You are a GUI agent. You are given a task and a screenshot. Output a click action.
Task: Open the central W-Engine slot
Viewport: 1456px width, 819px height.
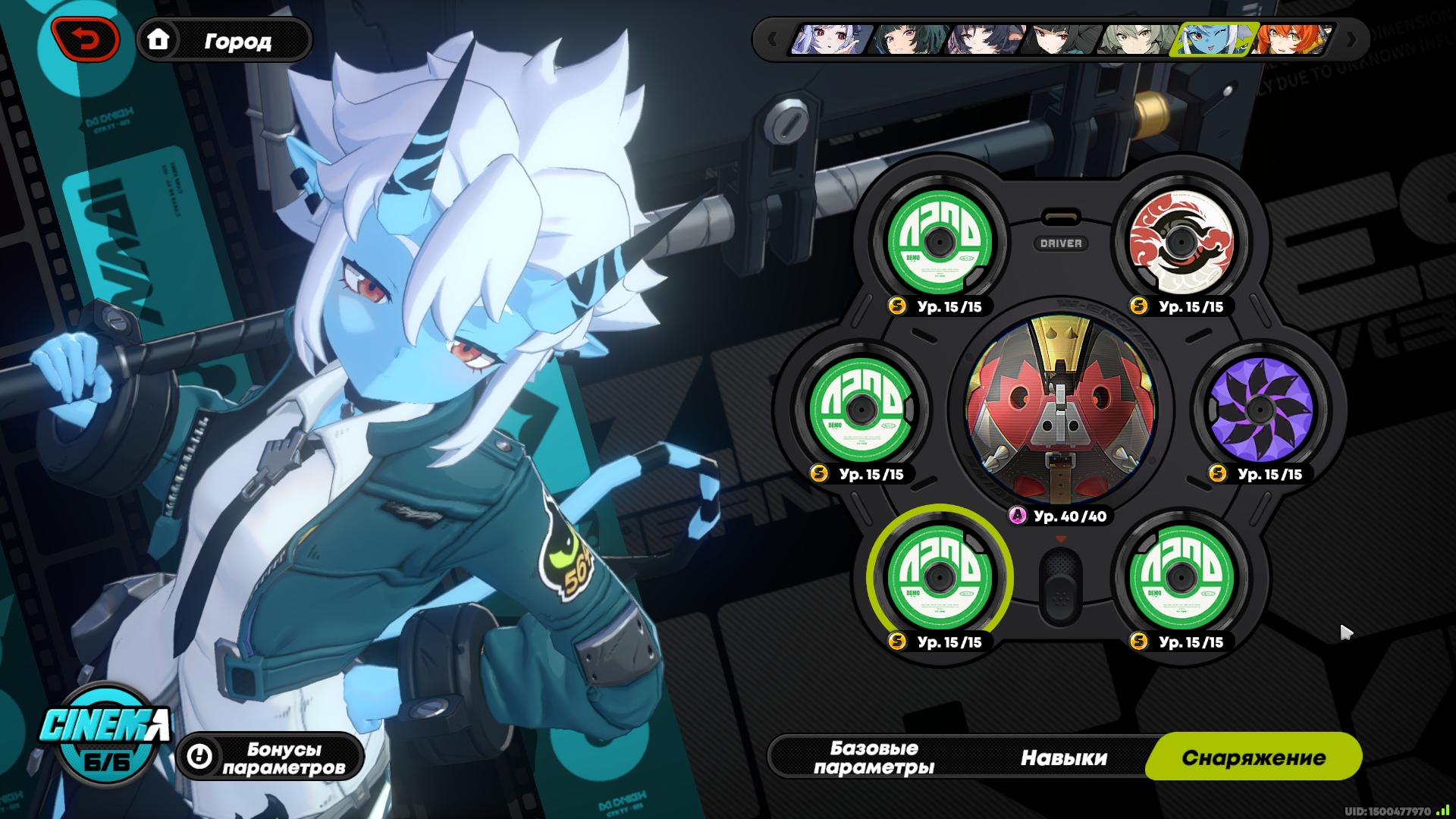pos(1060,409)
